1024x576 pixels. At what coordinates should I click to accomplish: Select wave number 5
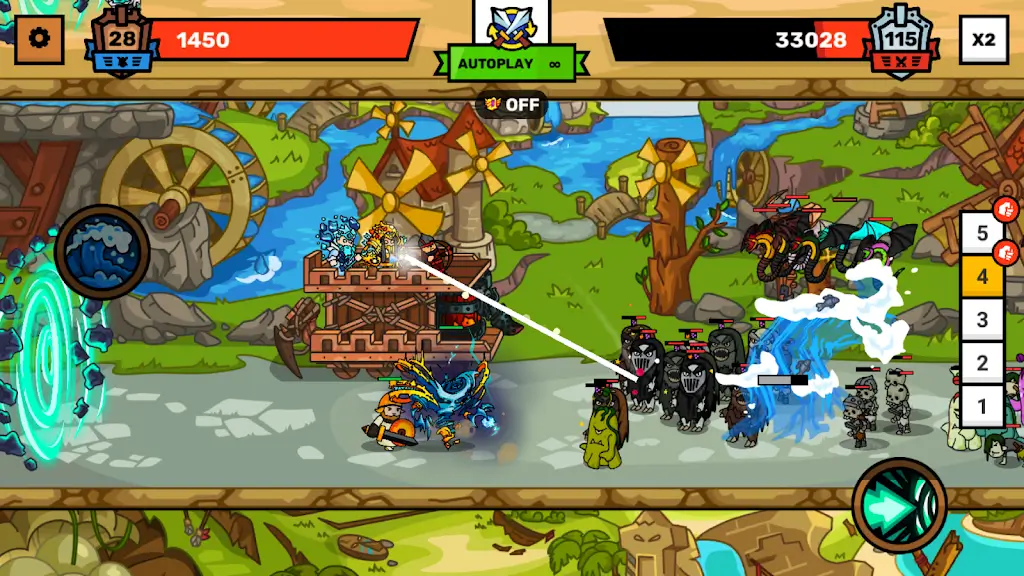pyautogui.click(x=982, y=233)
